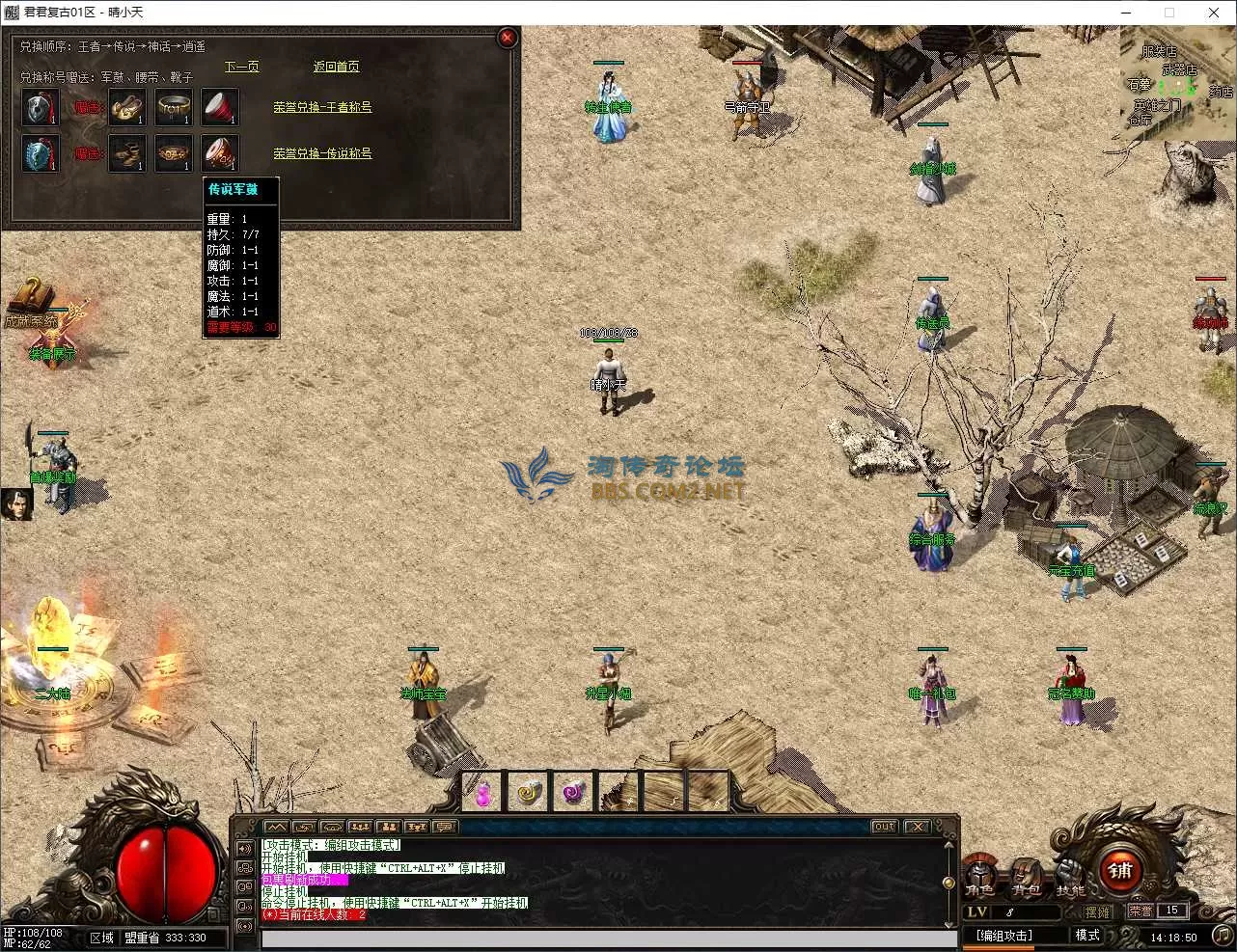Go to next page (下一页)
The image size is (1237, 952).
(x=242, y=67)
